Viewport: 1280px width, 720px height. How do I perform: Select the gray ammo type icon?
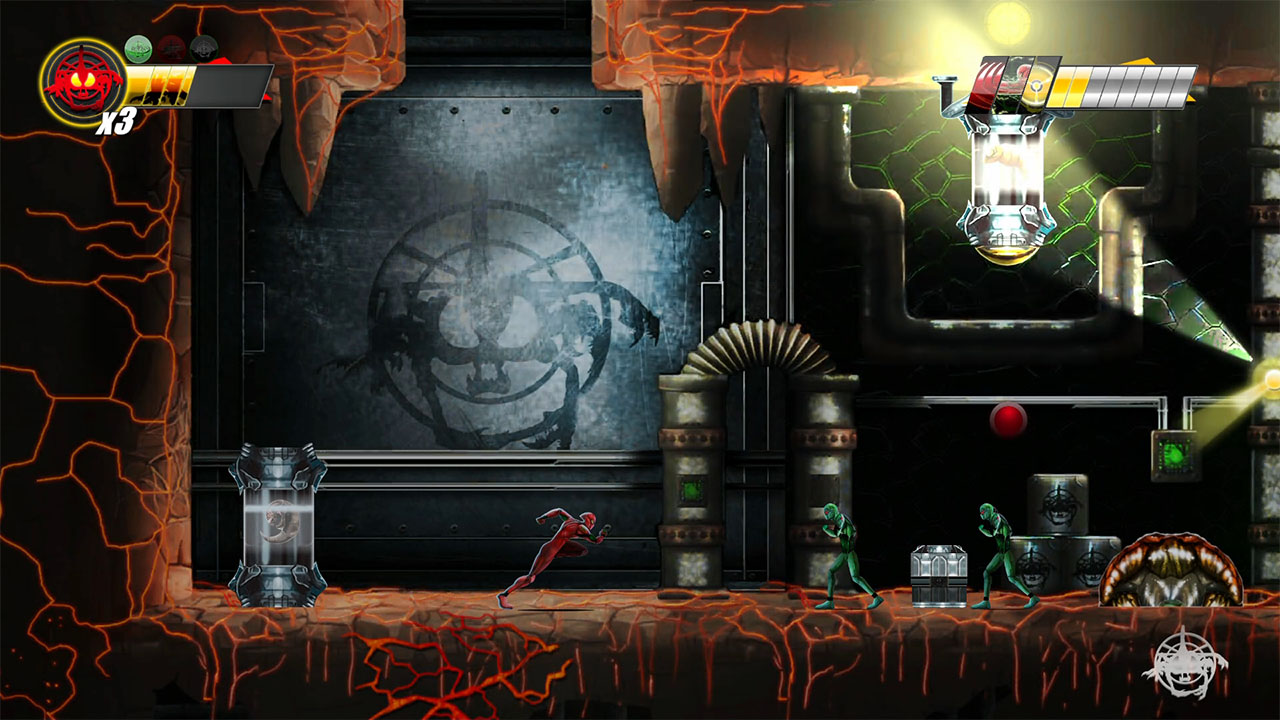pyautogui.click(x=203, y=48)
